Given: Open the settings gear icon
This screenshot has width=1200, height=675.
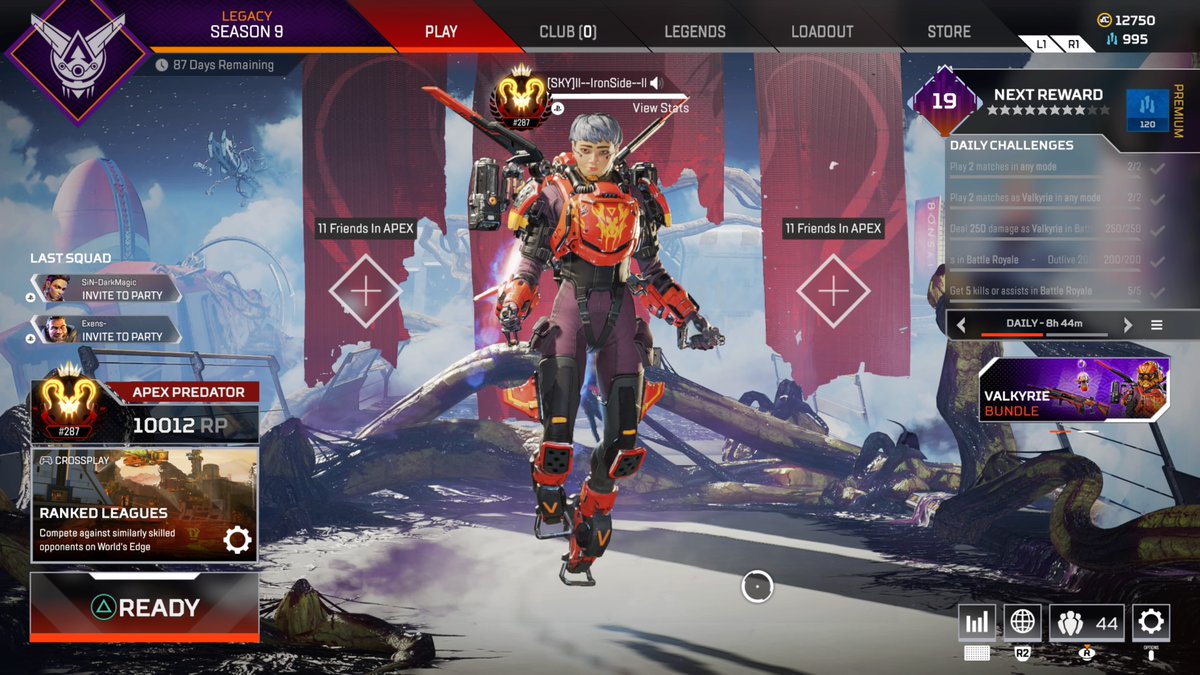Looking at the screenshot, I should [x=1151, y=623].
